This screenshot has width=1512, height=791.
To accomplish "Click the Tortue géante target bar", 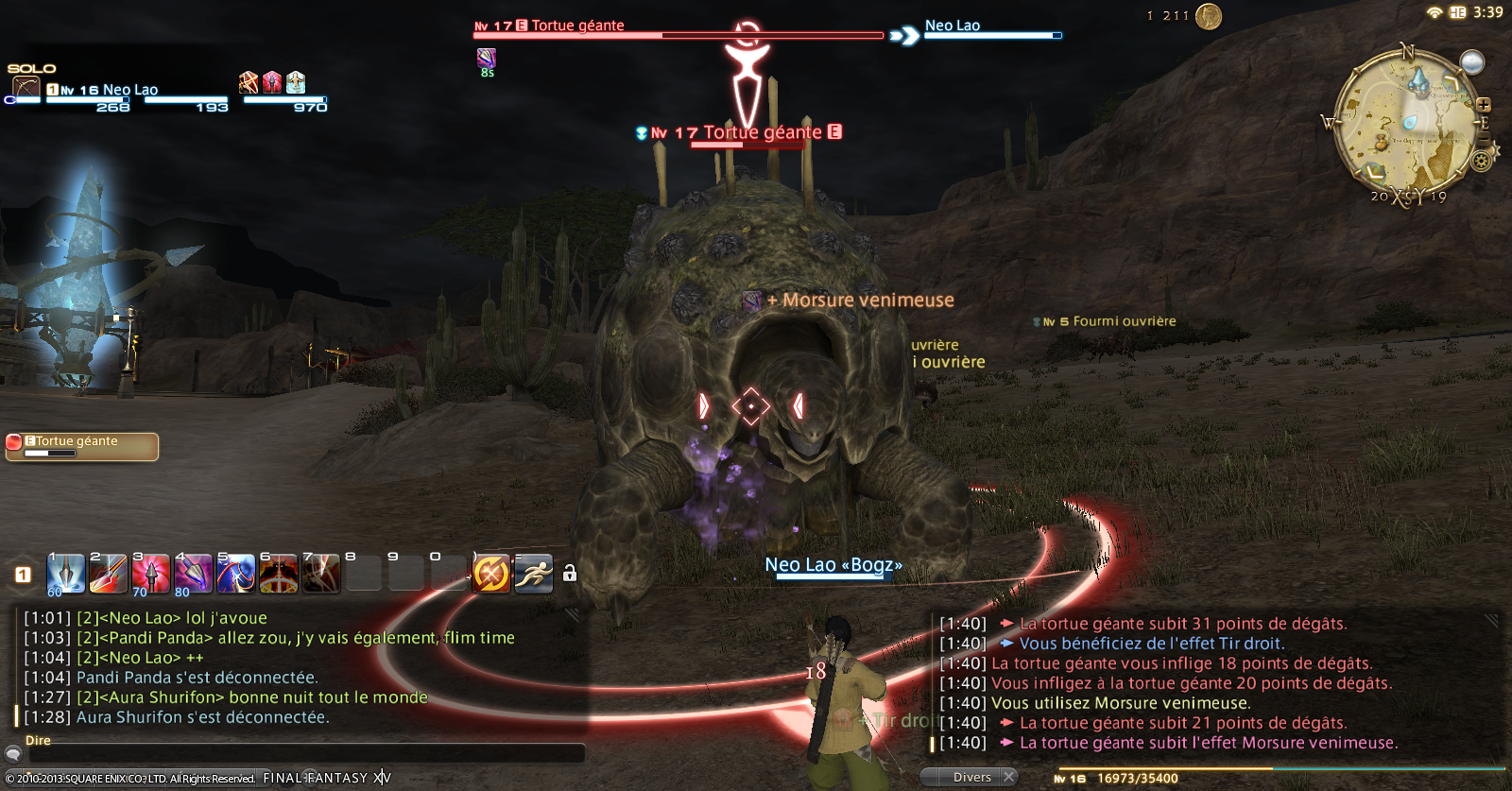I will (678, 31).
